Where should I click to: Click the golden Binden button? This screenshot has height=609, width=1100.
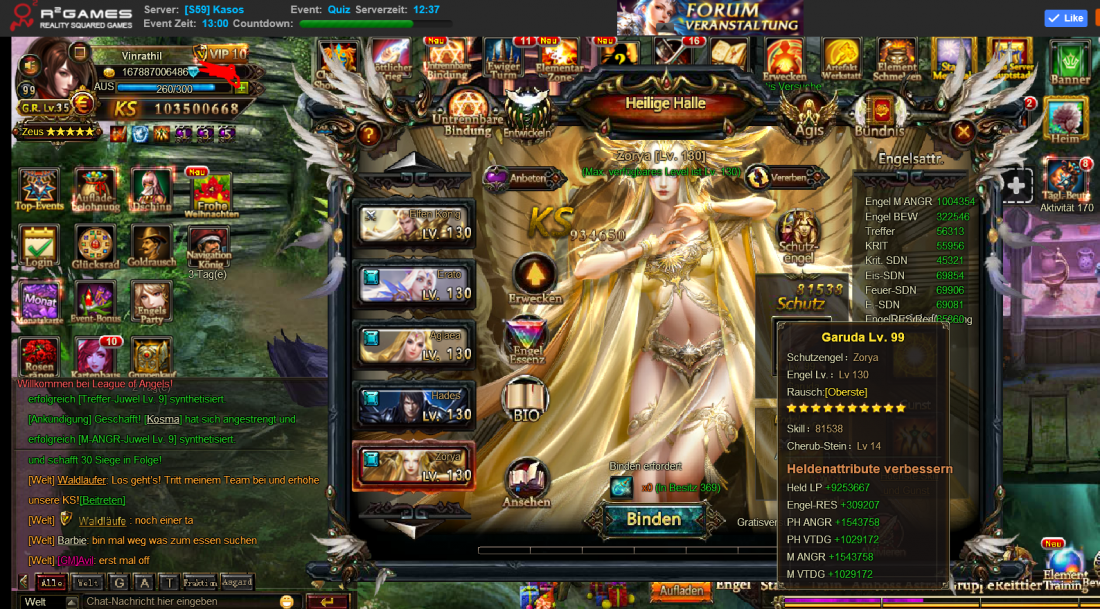tap(654, 520)
